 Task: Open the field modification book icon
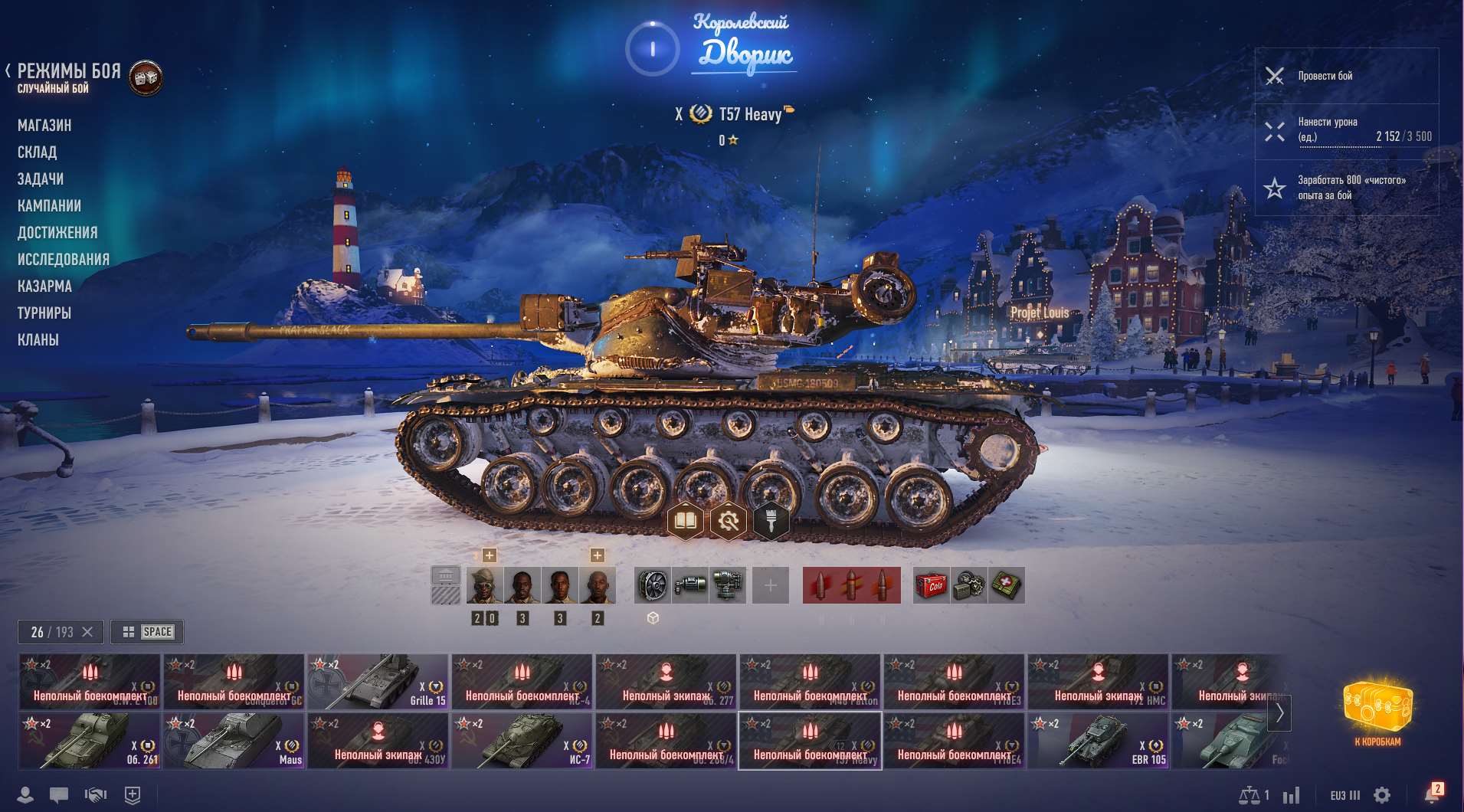click(687, 520)
